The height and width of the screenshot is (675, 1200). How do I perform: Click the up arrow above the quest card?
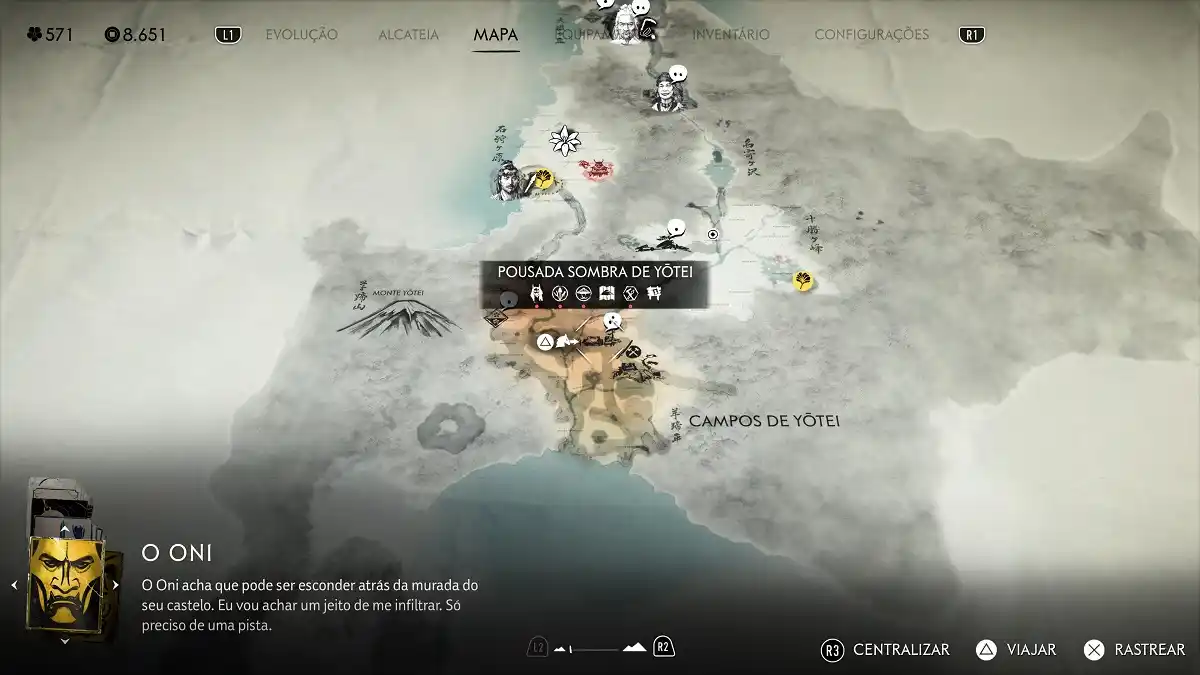click(x=65, y=530)
